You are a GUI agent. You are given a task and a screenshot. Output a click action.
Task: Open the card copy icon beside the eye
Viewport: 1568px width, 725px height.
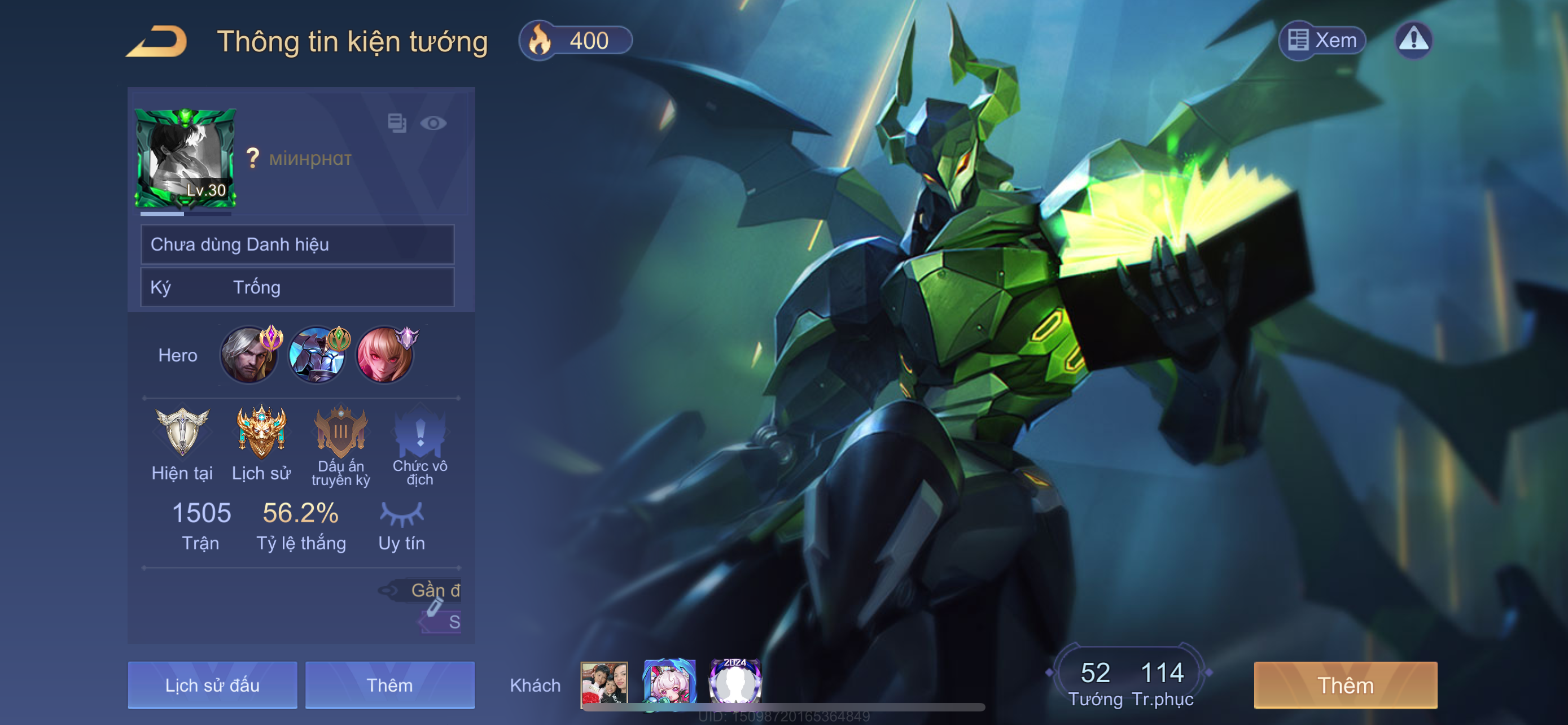pyautogui.click(x=397, y=123)
